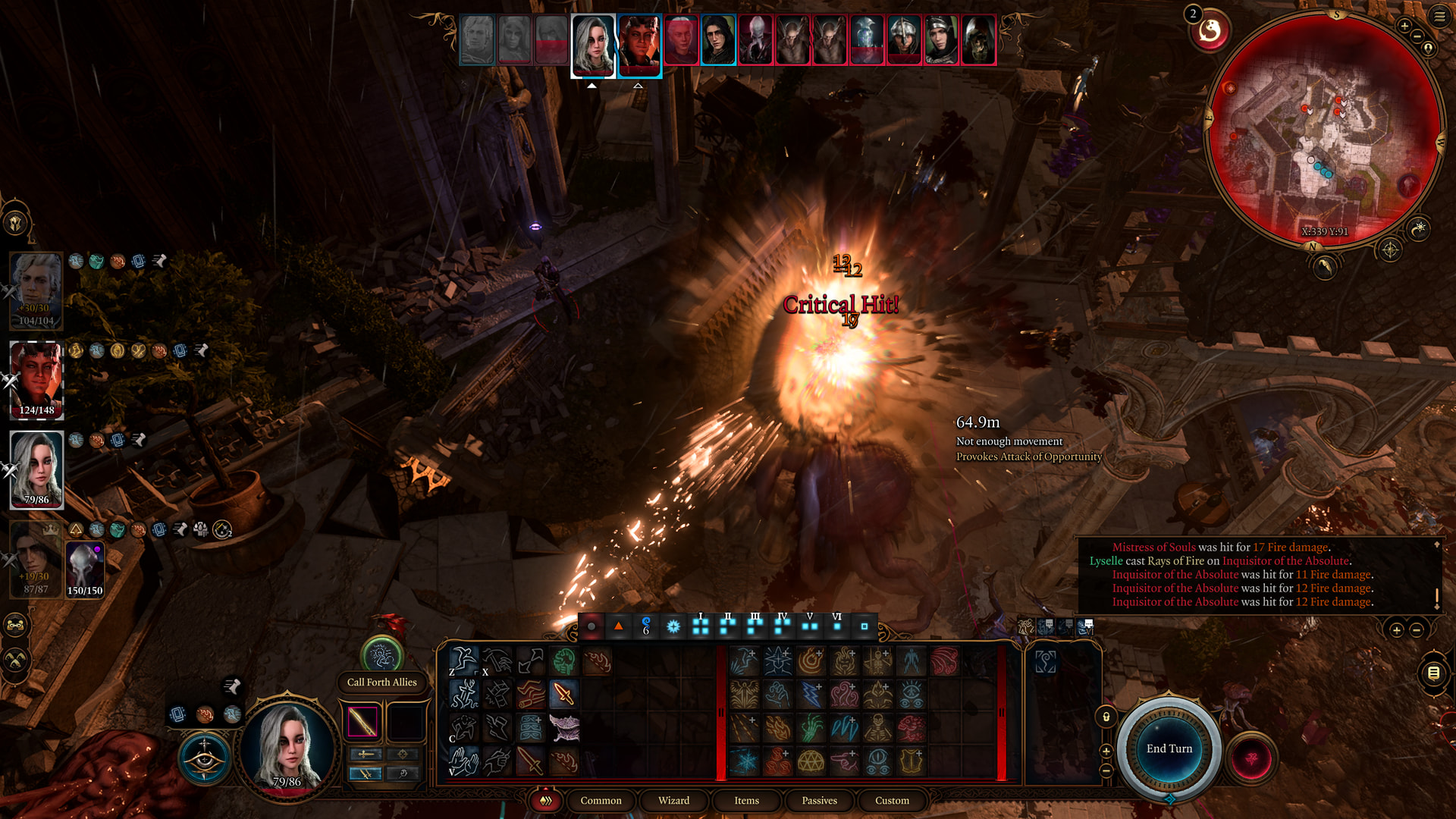Switch to the Custom hotbar tab
This screenshot has height=819, width=1456.
pyautogui.click(x=892, y=800)
